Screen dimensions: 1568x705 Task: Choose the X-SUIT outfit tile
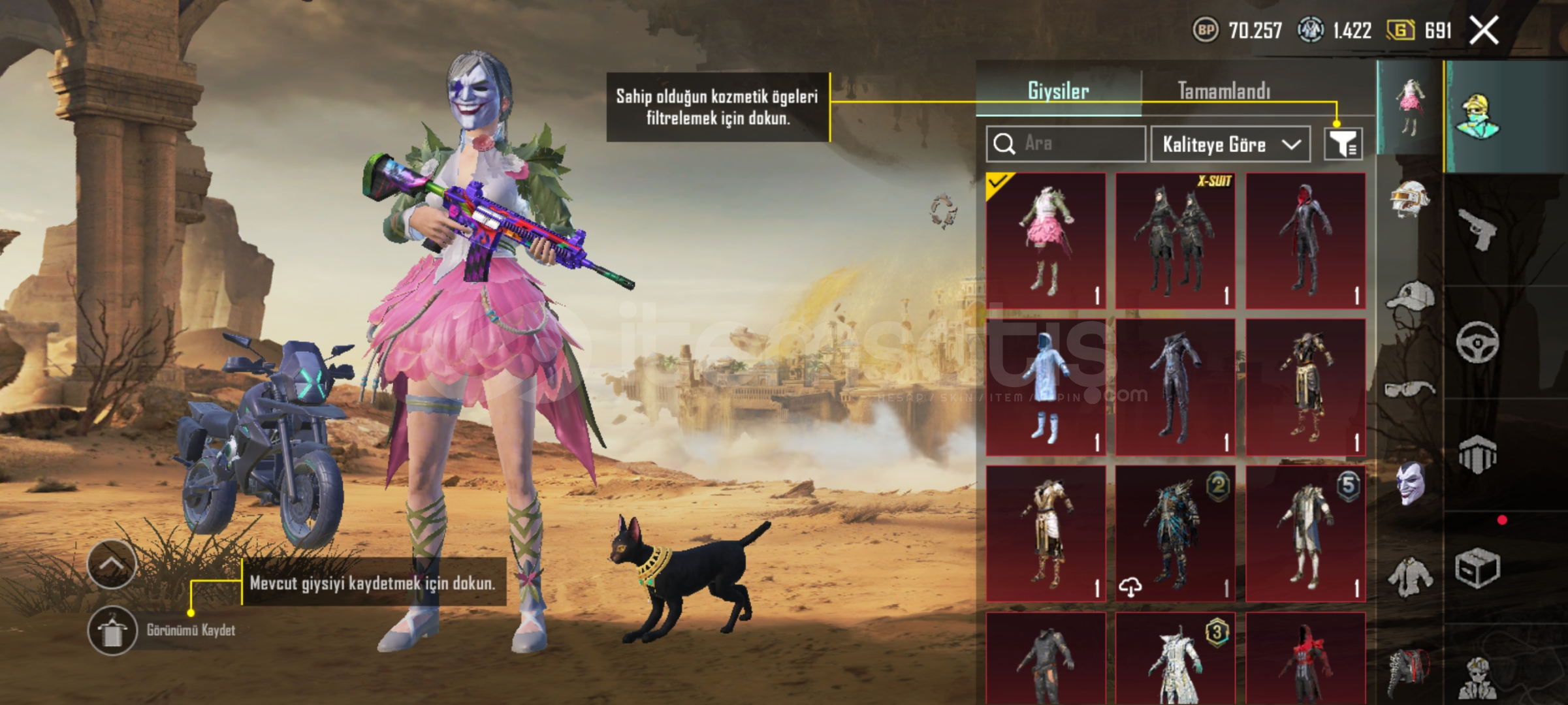[x=1175, y=241]
